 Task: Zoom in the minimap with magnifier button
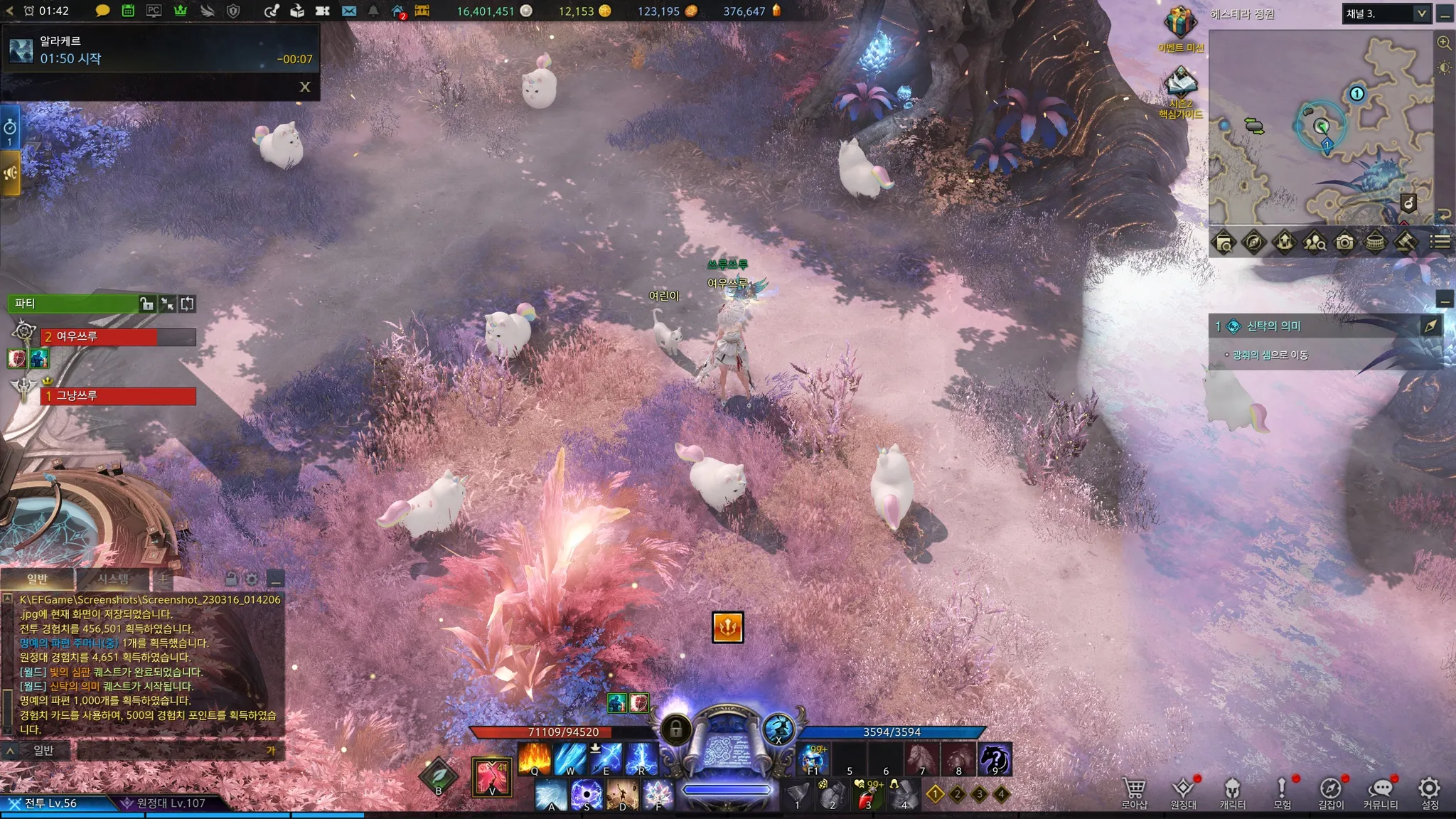coord(1444,43)
